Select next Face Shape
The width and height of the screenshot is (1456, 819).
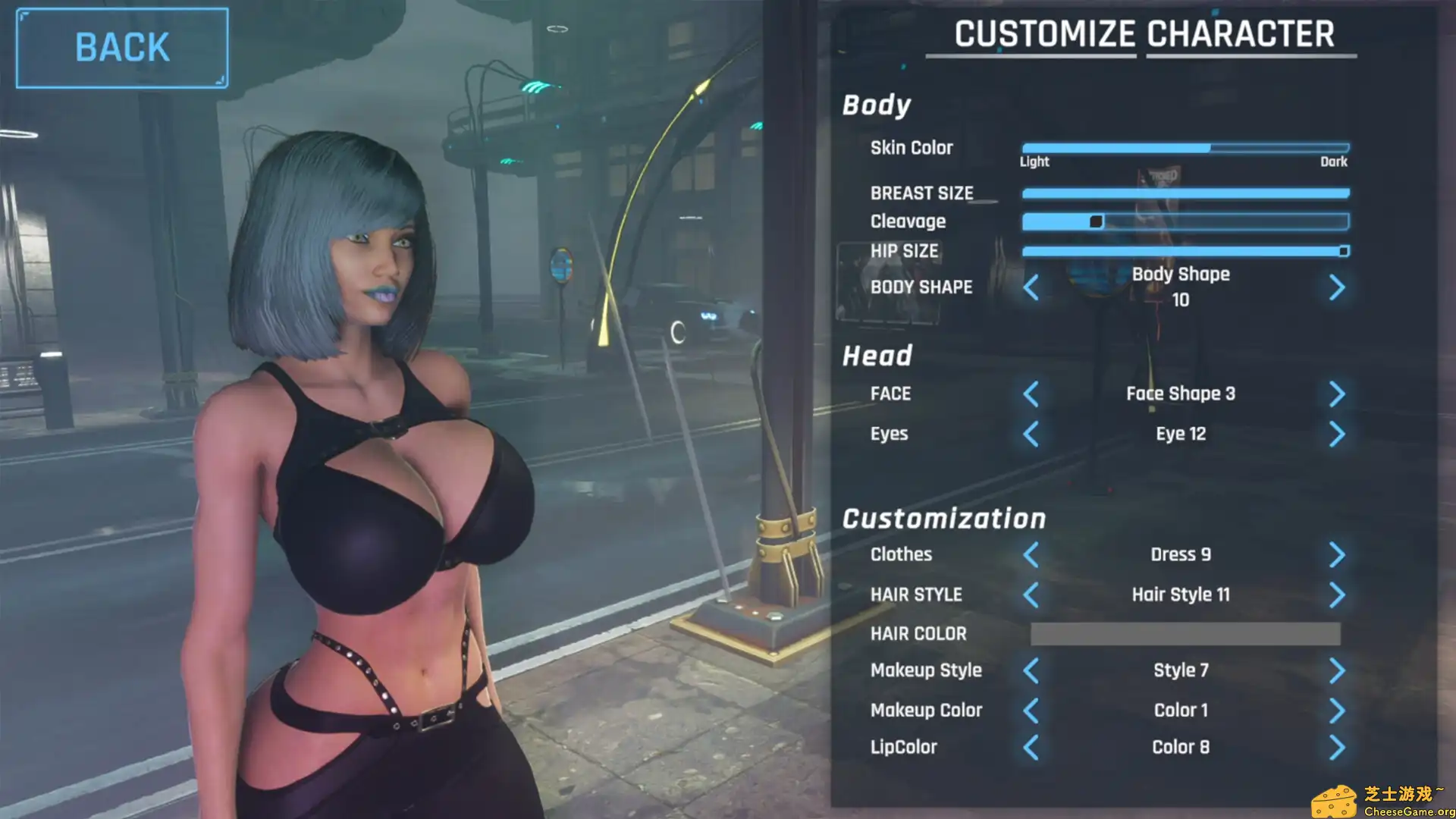(1337, 394)
